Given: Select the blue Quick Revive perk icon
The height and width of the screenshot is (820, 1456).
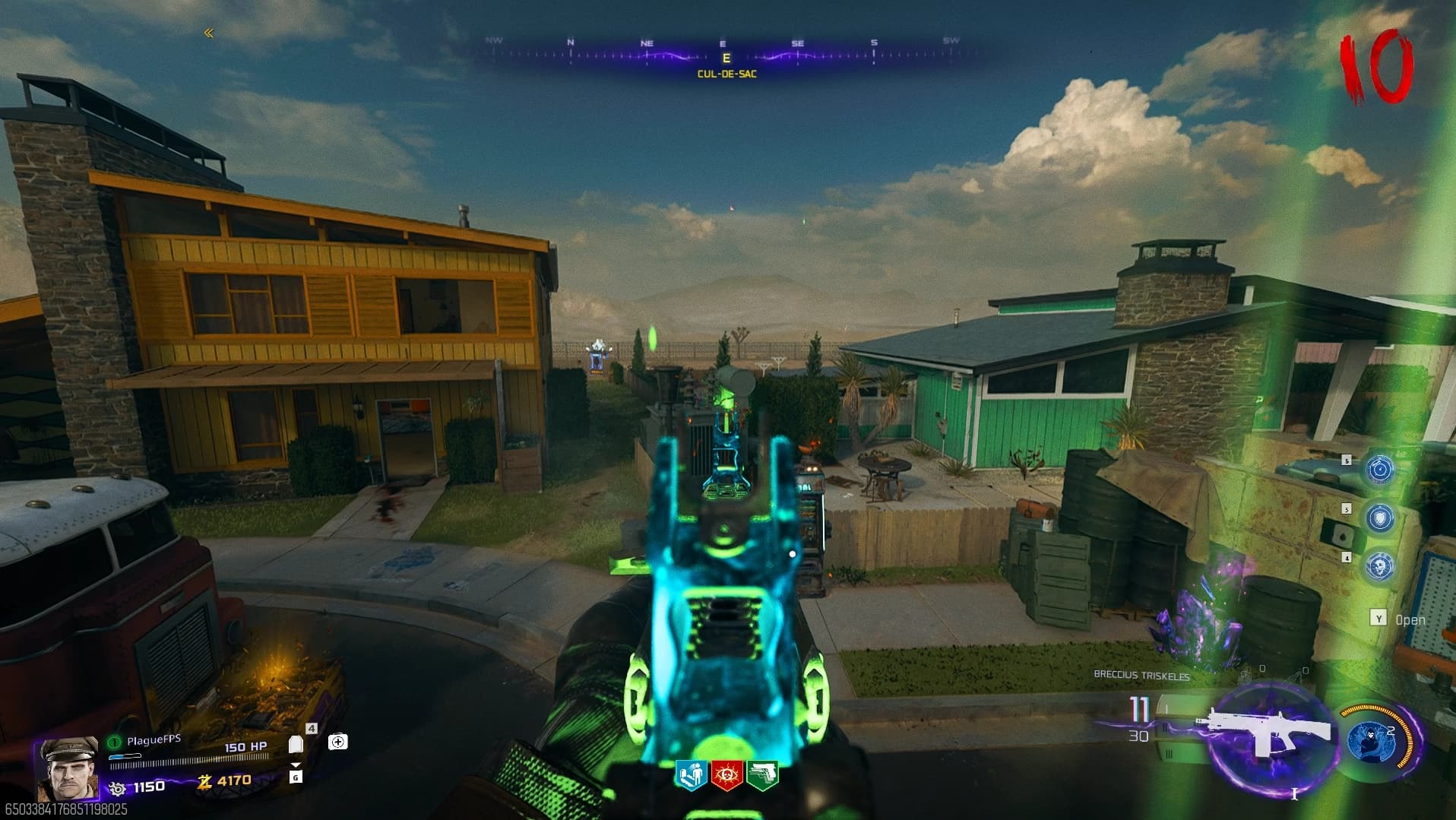Looking at the screenshot, I should click(692, 775).
